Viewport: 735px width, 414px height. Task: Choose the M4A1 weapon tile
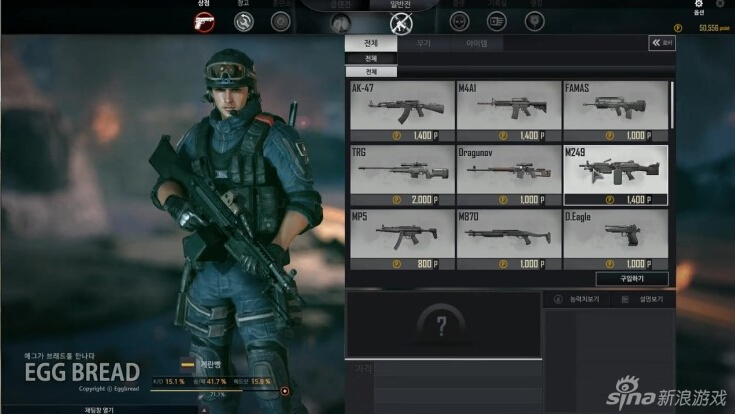point(508,111)
